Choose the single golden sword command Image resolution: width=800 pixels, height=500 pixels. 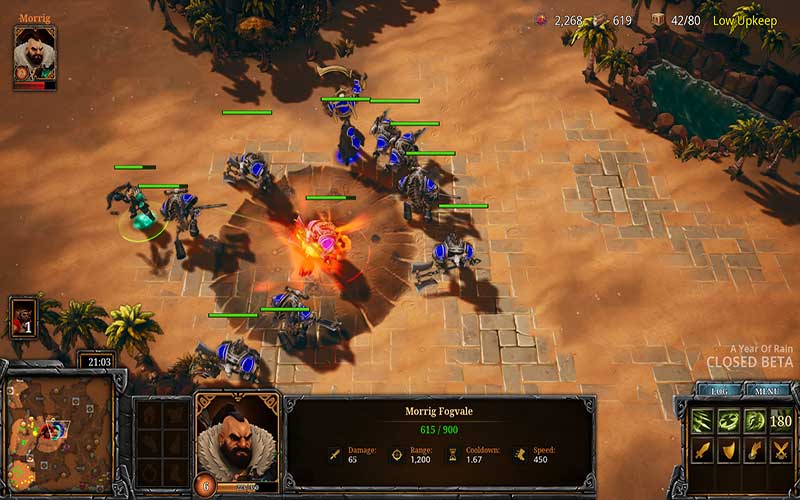pos(702,452)
